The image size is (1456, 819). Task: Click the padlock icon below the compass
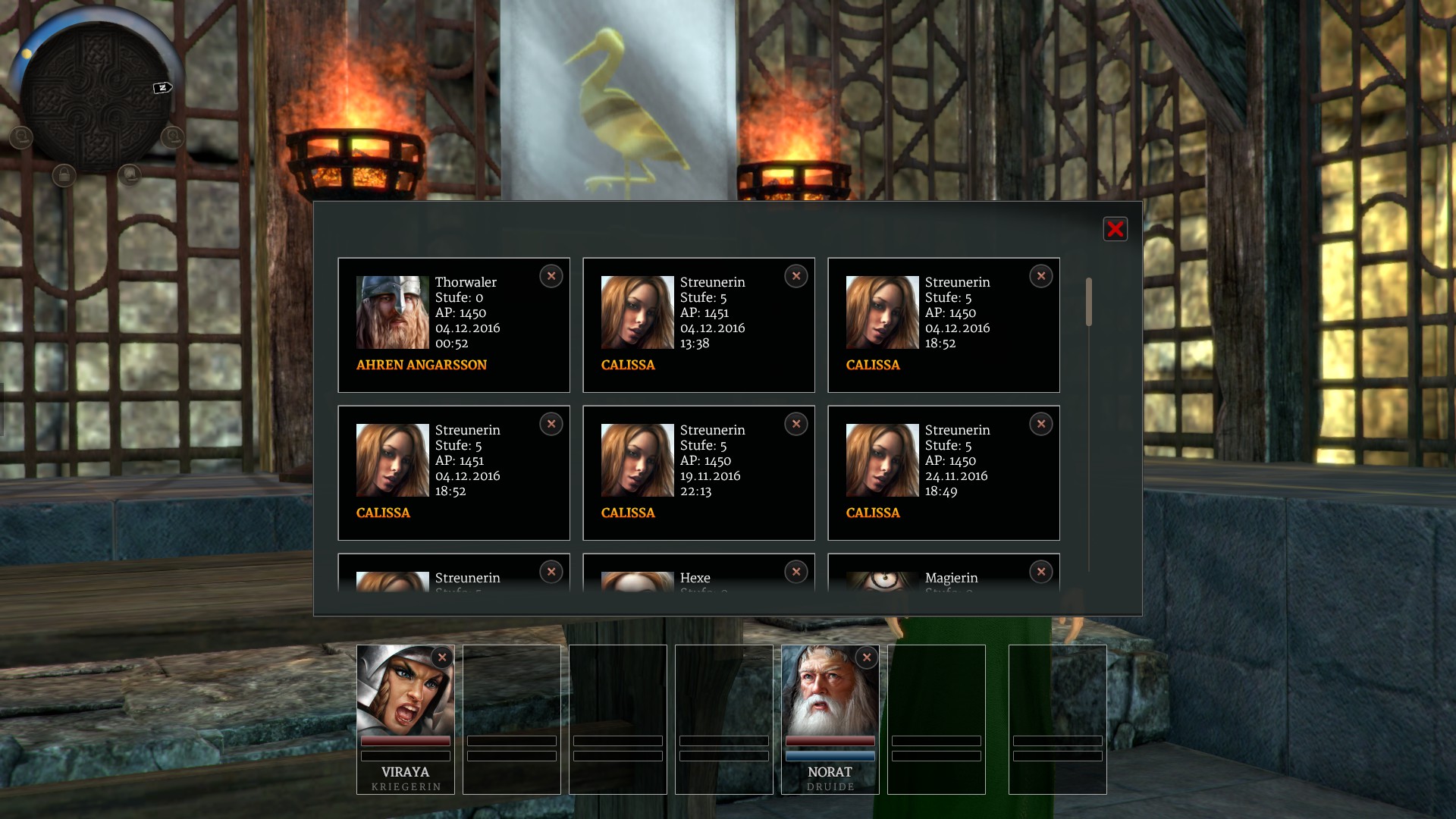tap(64, 176)
